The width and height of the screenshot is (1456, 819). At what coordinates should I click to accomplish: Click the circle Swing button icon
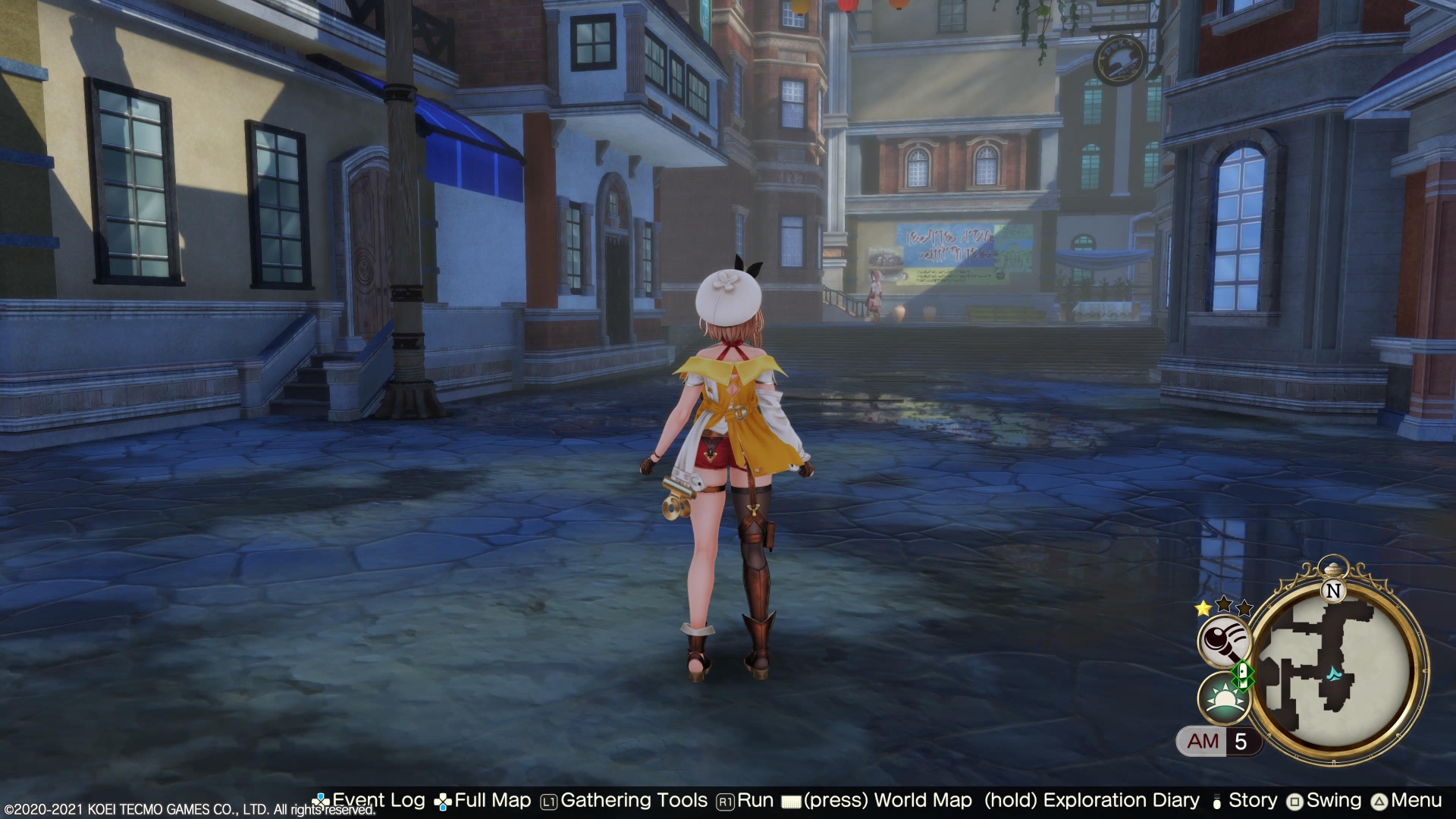pos(1294,801)
